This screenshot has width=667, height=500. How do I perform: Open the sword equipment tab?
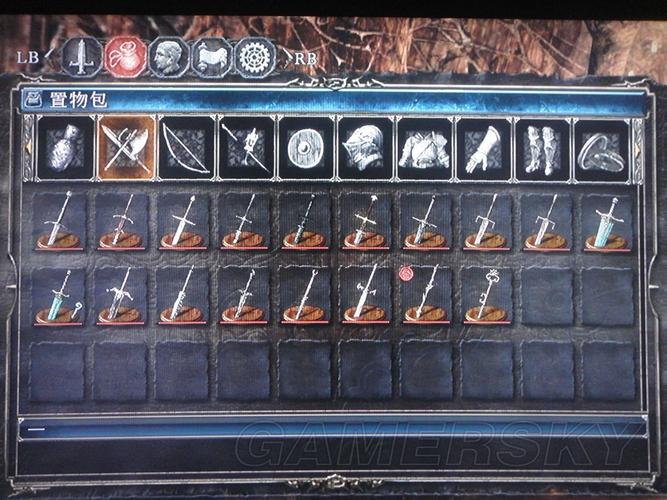[x=82, y=58]
